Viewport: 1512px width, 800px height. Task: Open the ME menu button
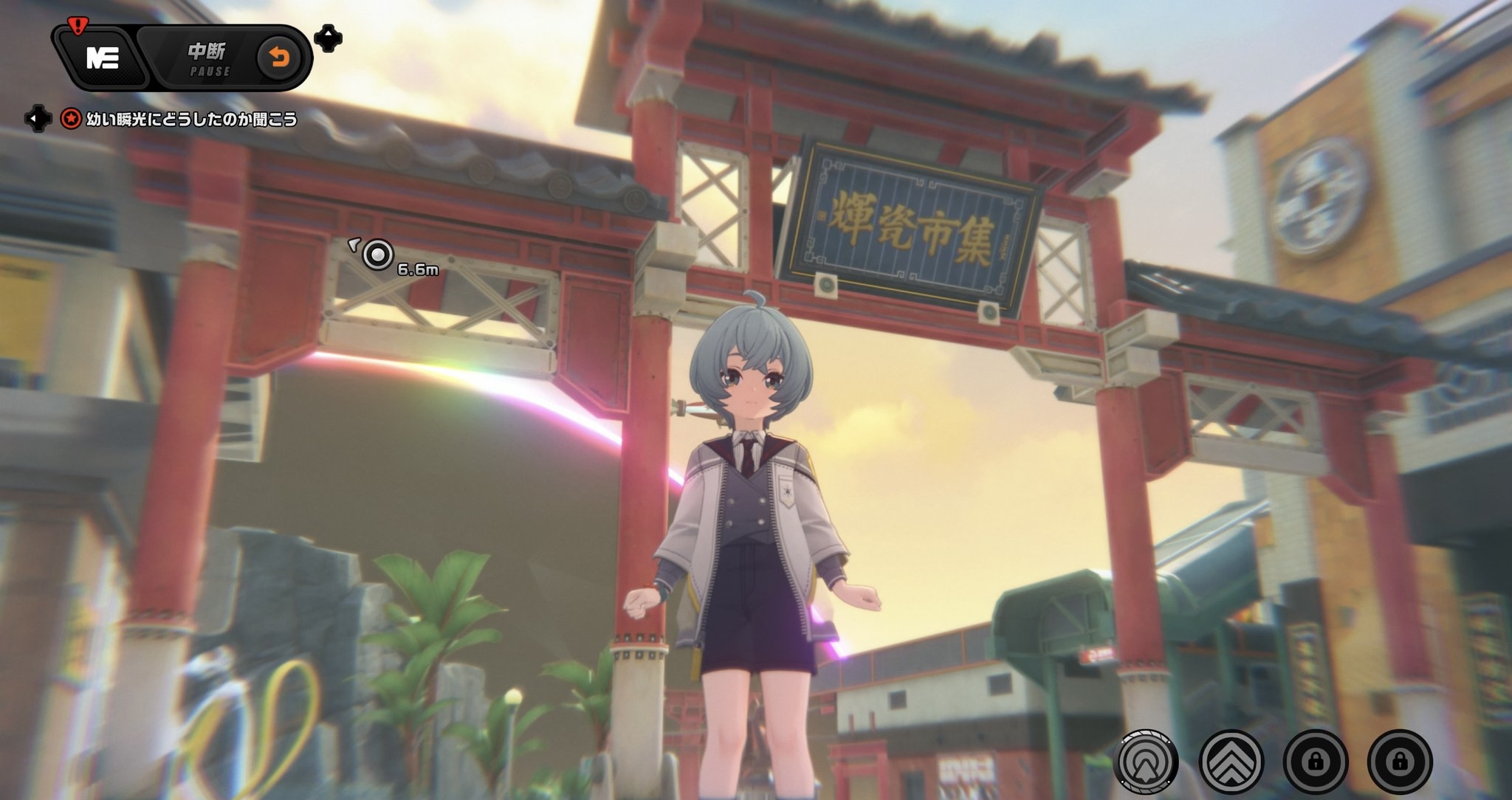[x=102, y=58]
